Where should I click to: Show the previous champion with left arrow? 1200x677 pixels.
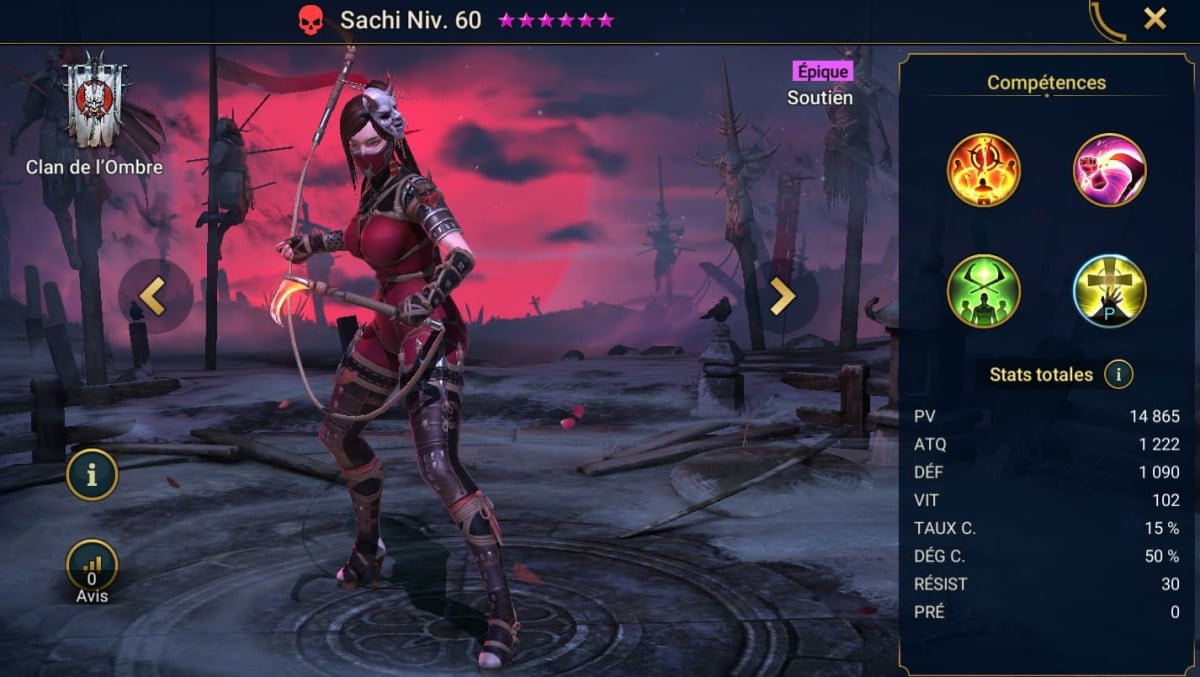pos(152,296)
